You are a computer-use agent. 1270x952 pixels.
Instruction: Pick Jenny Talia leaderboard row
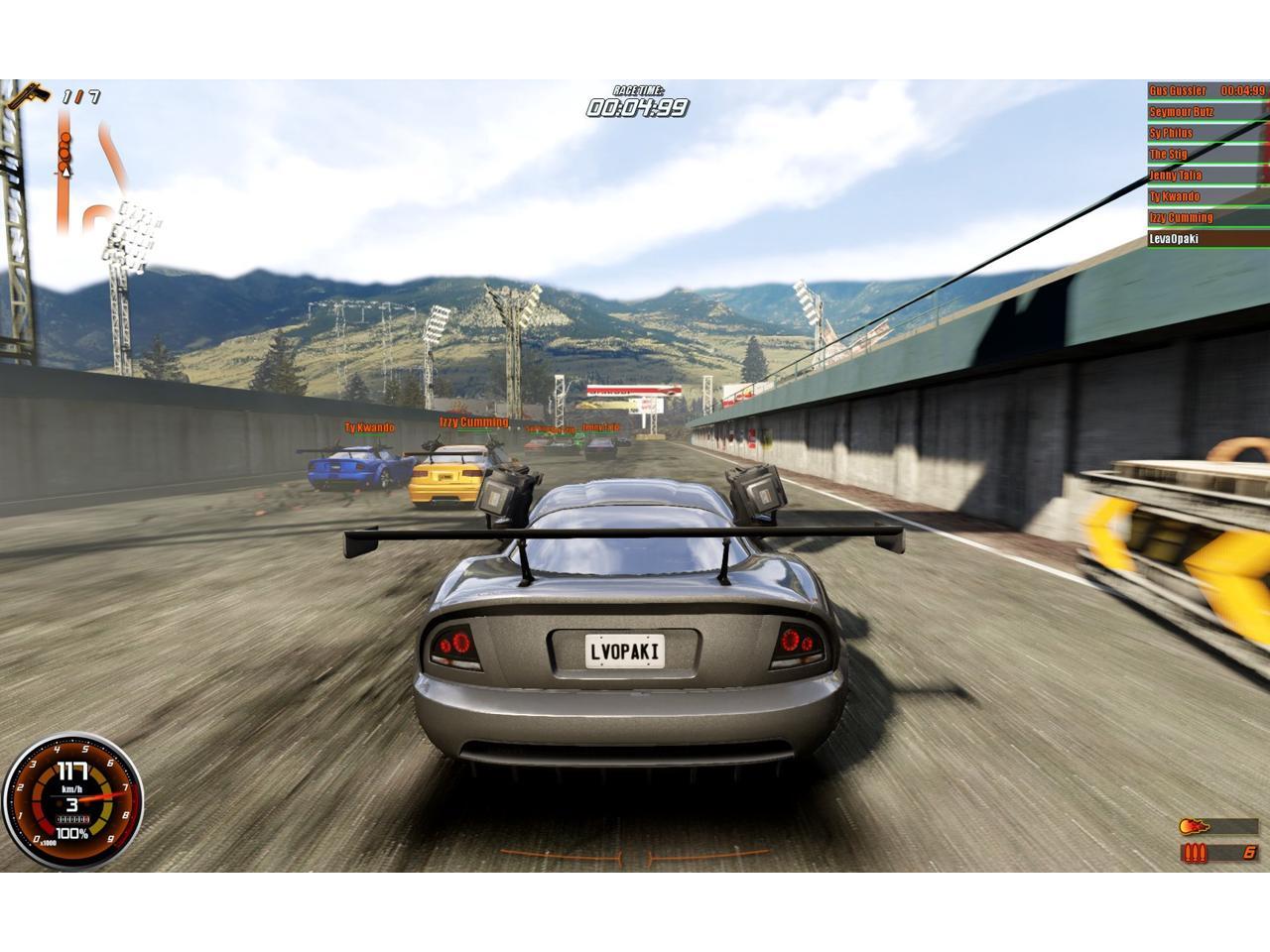tap(1206, 176)
